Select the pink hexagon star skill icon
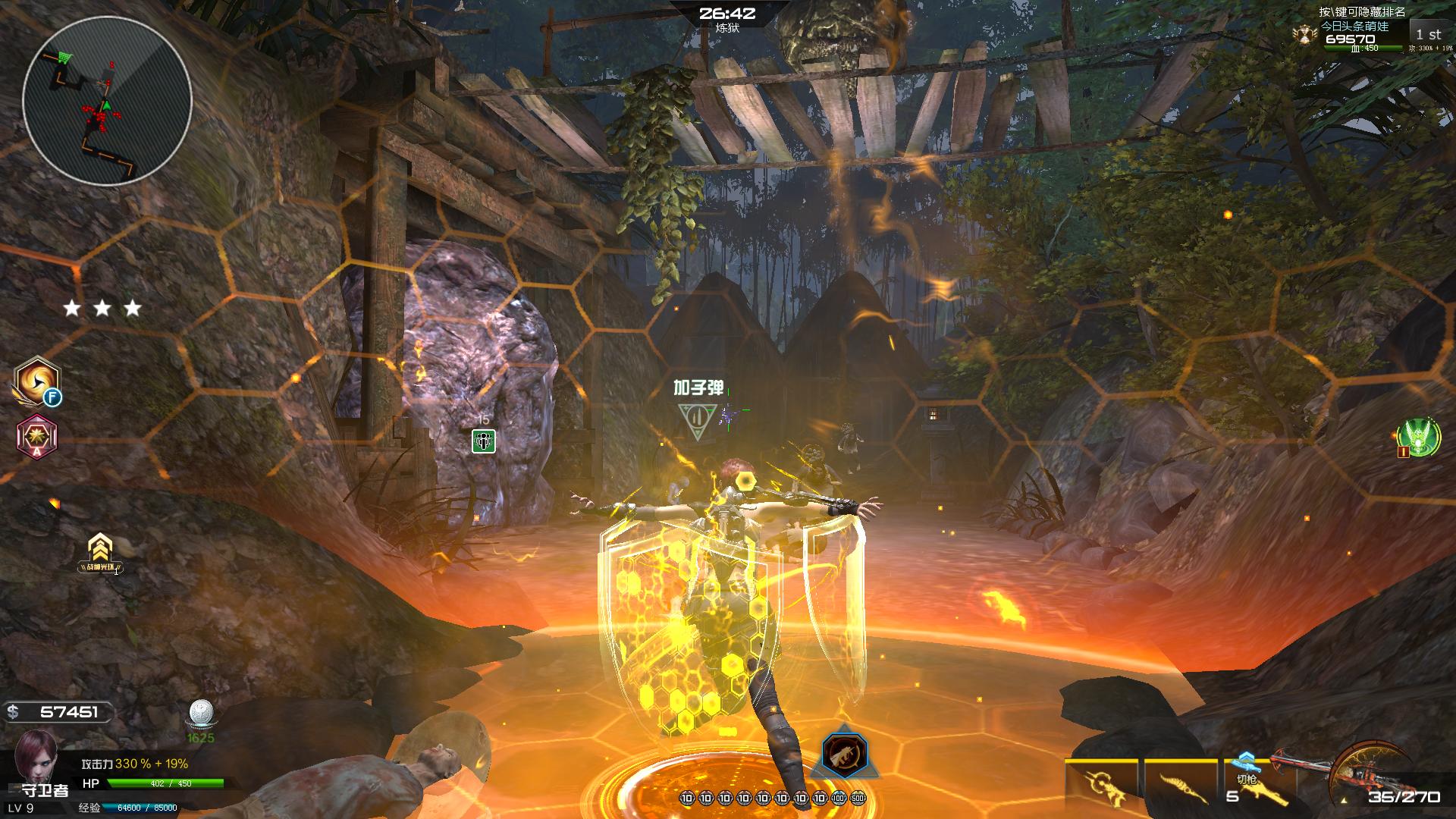The height and width of the screenshot is (819, 1456). 36,436
